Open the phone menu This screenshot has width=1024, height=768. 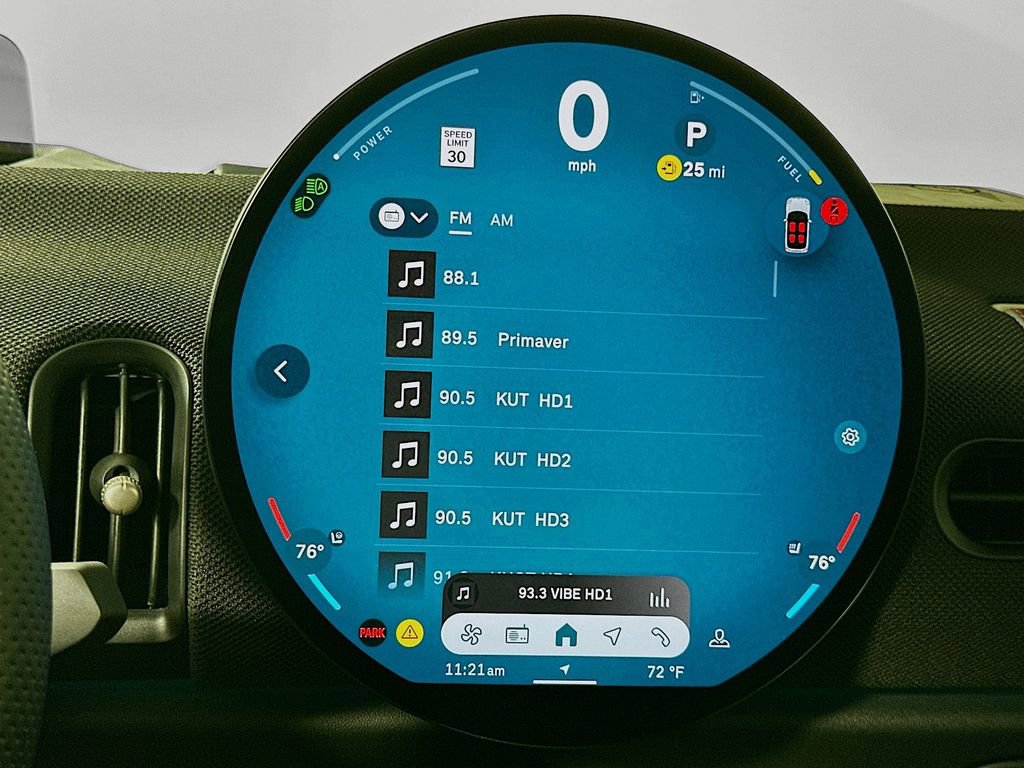(659, 635)
